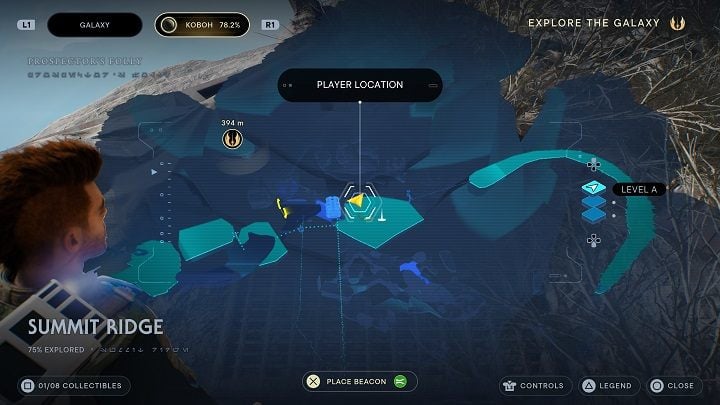Click the yellow player location arrow
Screen dimensions: 720x405
coord(356,201)
